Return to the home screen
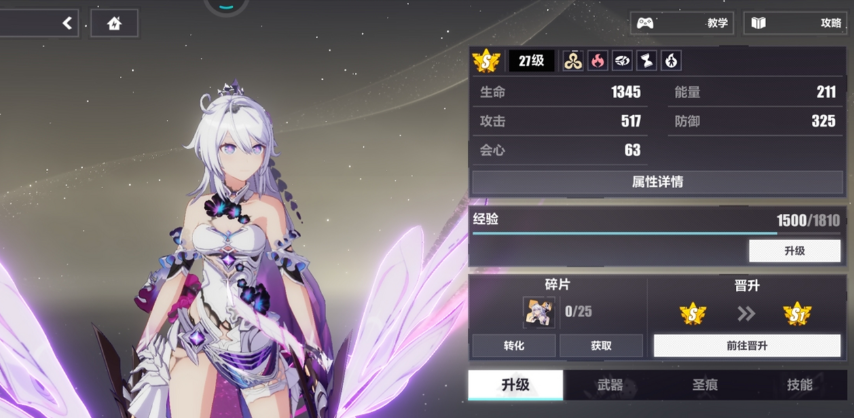This screenshot has width=854, height=418. point(114,23)
